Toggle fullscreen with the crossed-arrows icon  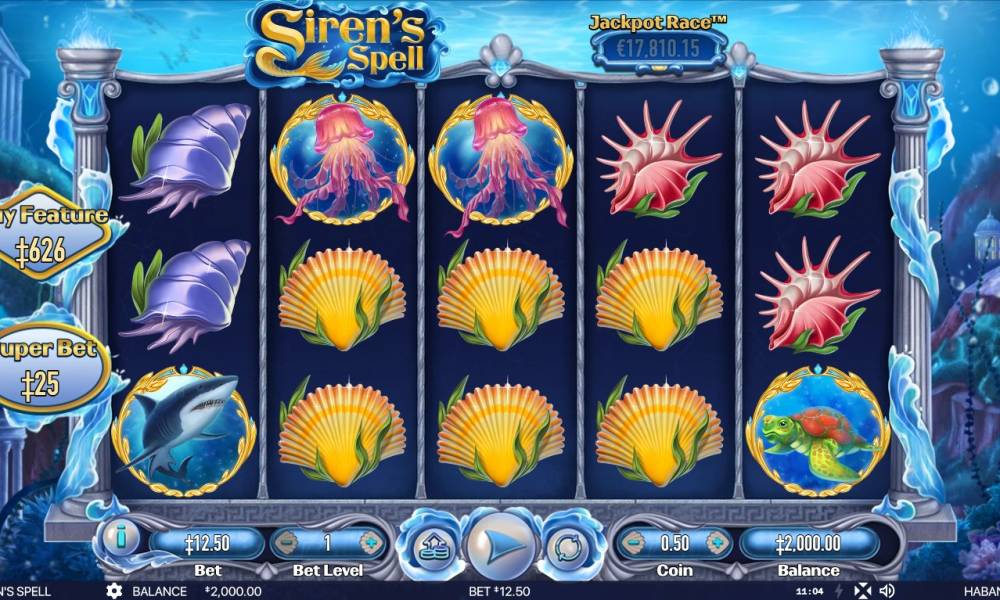pyautogui.click(x=860, y=591)
